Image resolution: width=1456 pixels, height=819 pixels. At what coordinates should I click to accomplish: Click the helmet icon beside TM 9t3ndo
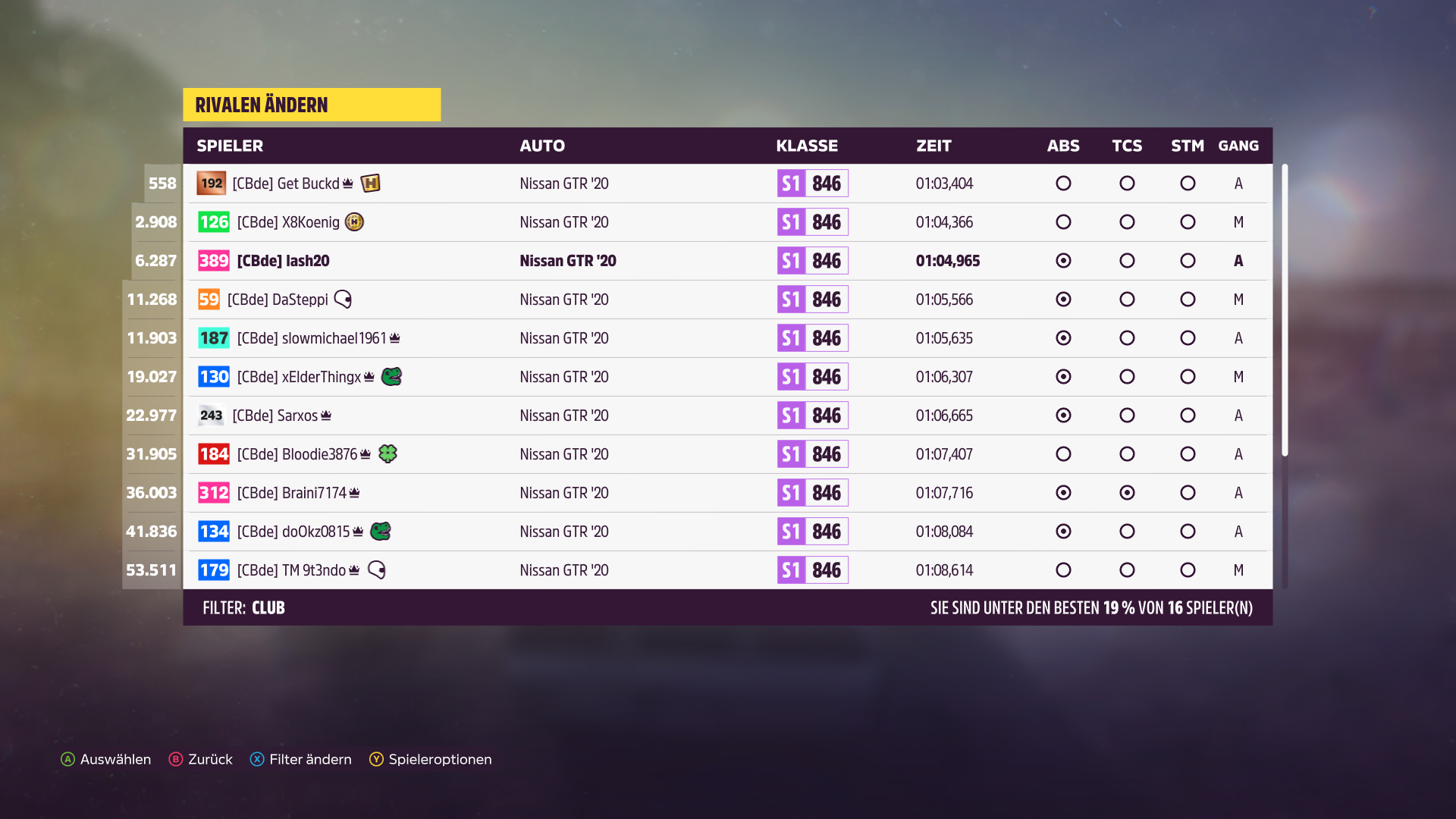[377, 570]
